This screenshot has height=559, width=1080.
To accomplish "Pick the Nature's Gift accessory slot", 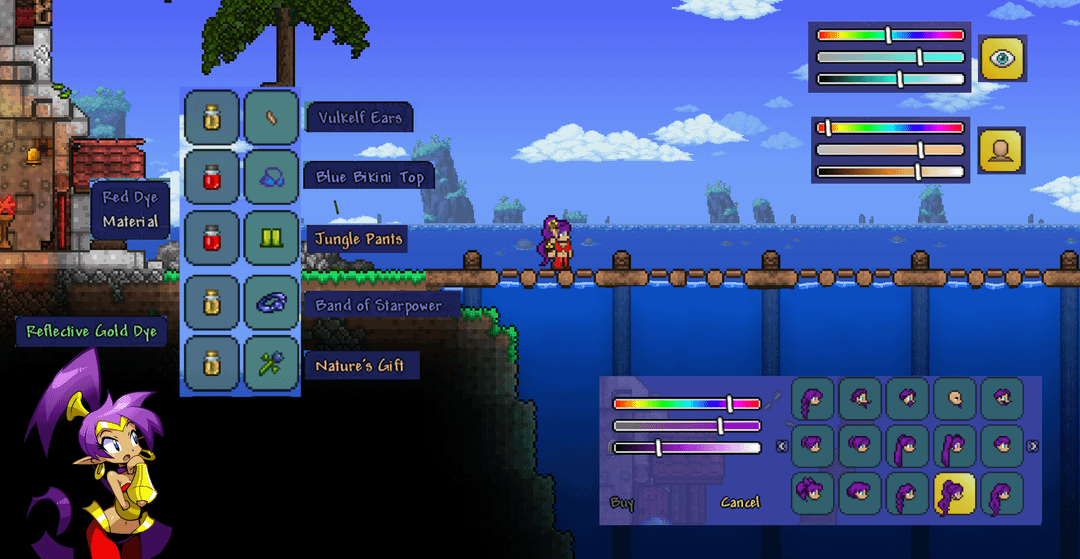I will point(271,364).
